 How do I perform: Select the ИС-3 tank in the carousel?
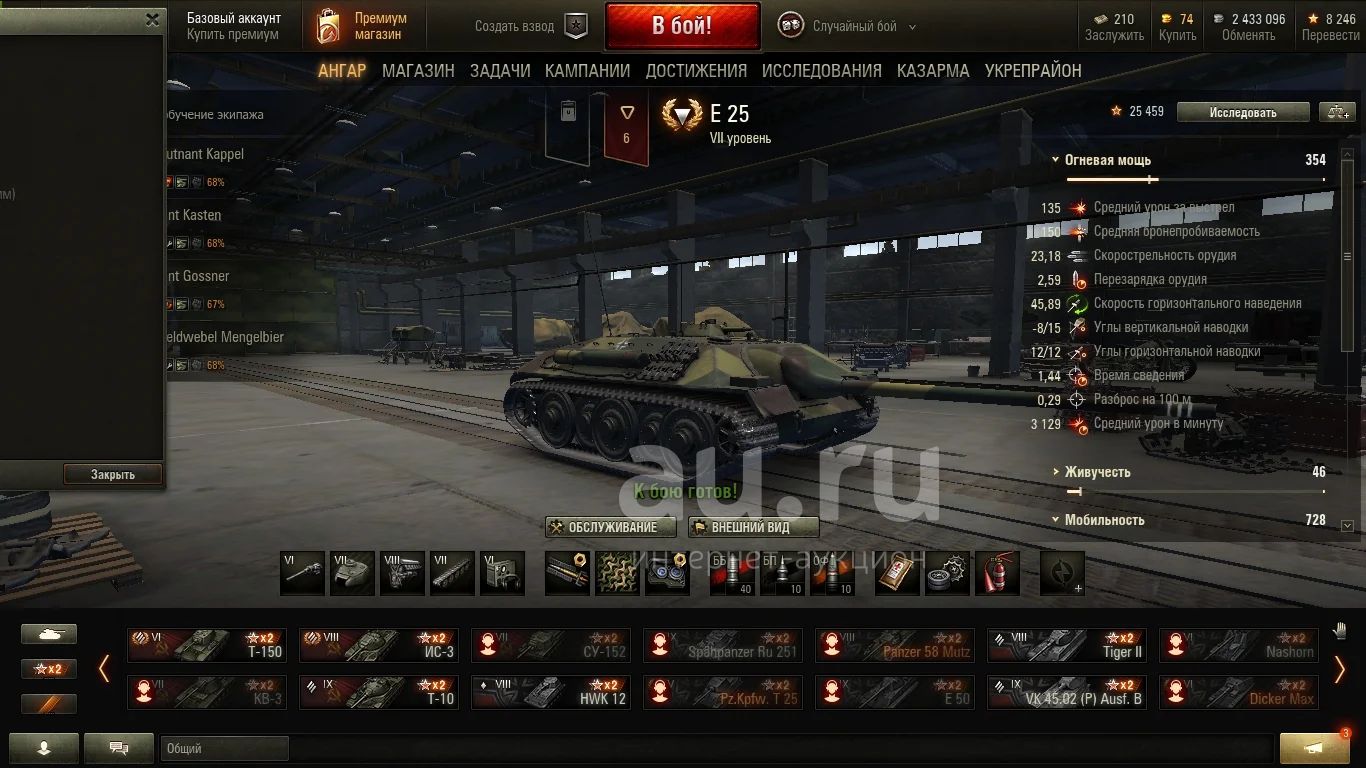pos(379,645)
